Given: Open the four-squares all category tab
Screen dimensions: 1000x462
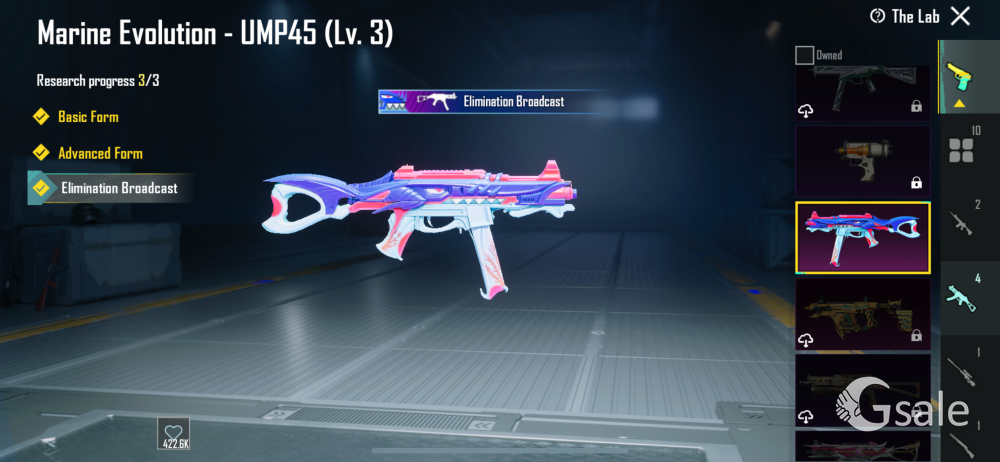Looking at the screenshot, I should click(x=962, y=150).
